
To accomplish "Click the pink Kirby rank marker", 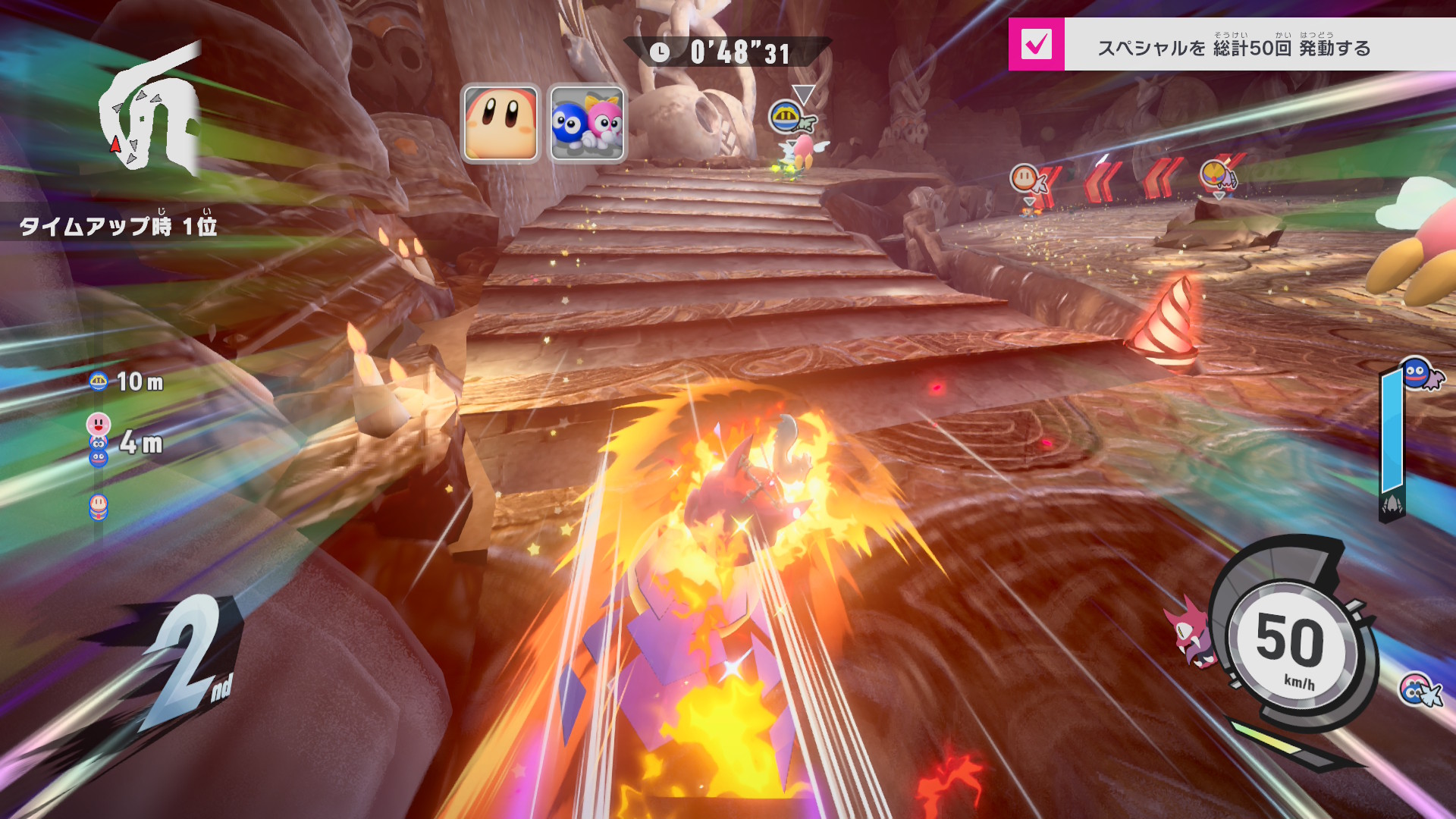I will (x=99, y=424).
